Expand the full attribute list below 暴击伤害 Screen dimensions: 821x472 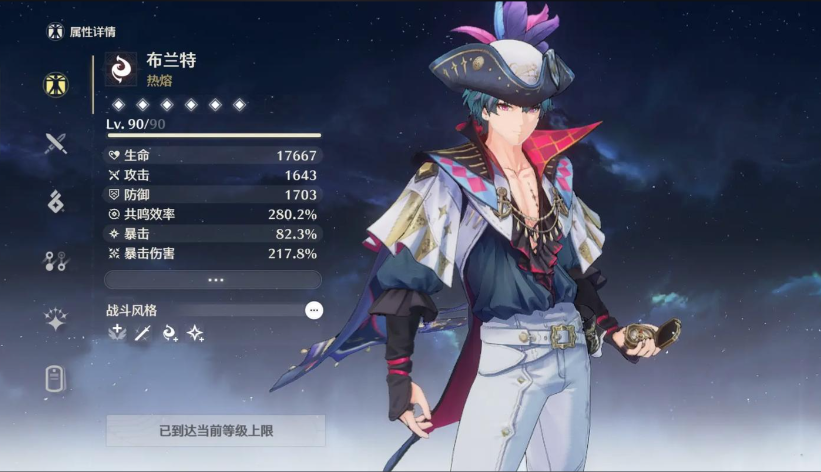pyautogui.click(x=214, y=280)
